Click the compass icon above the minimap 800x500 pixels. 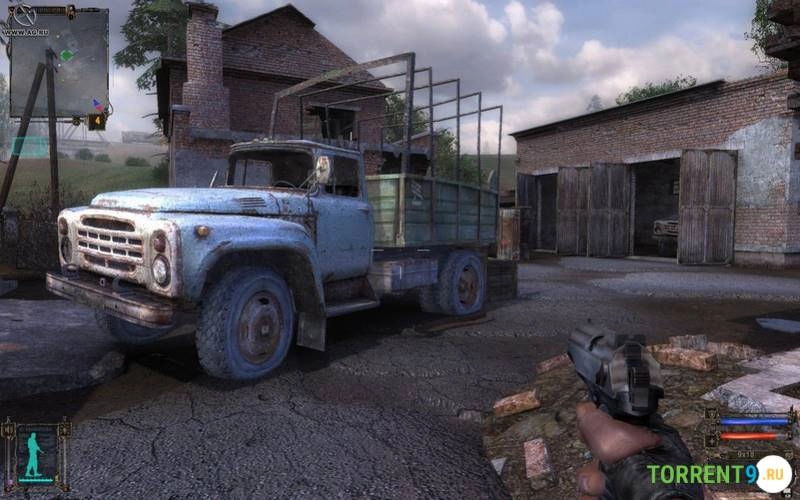(x=23, y=15)
